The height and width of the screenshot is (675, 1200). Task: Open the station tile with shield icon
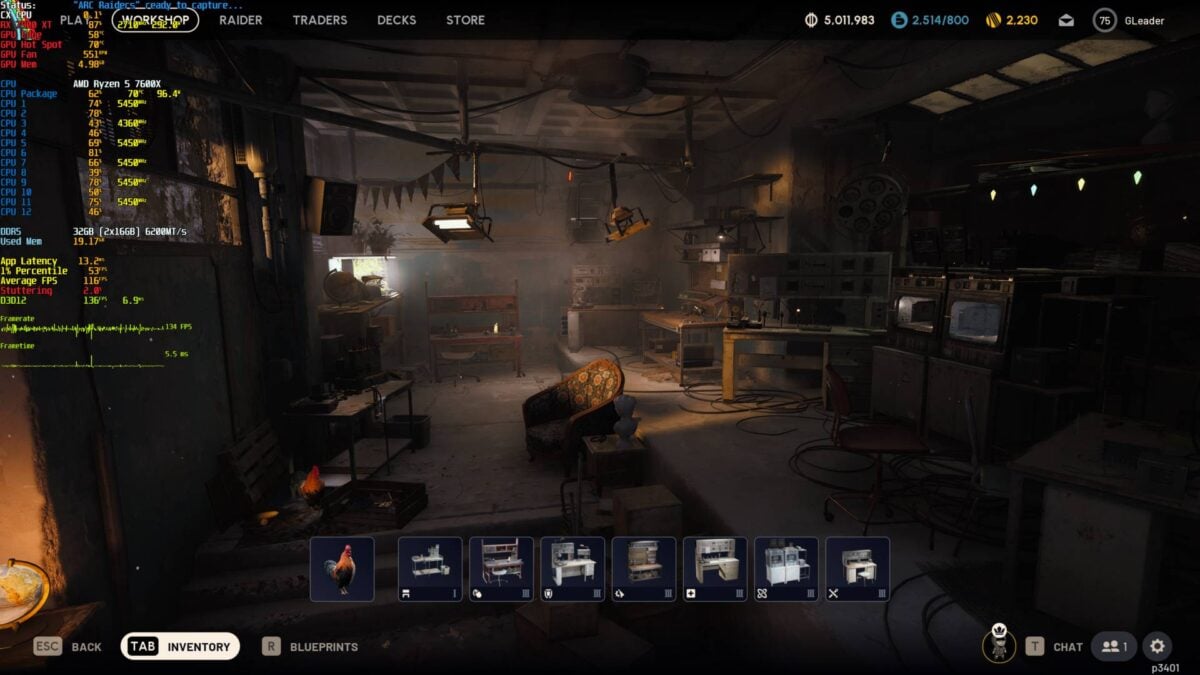[x=573, y=569]
